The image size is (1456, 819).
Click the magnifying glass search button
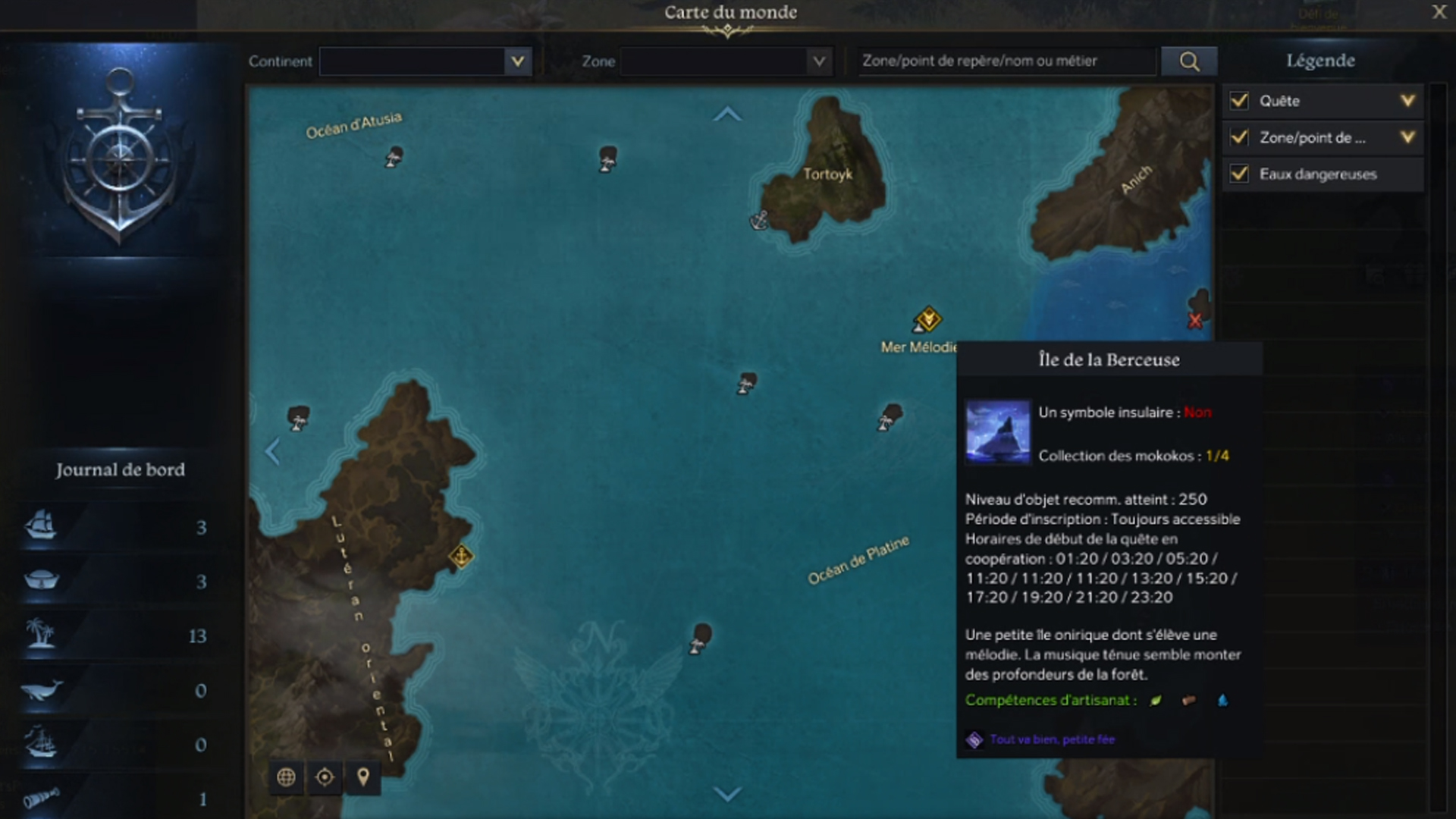click(1189, 61)
